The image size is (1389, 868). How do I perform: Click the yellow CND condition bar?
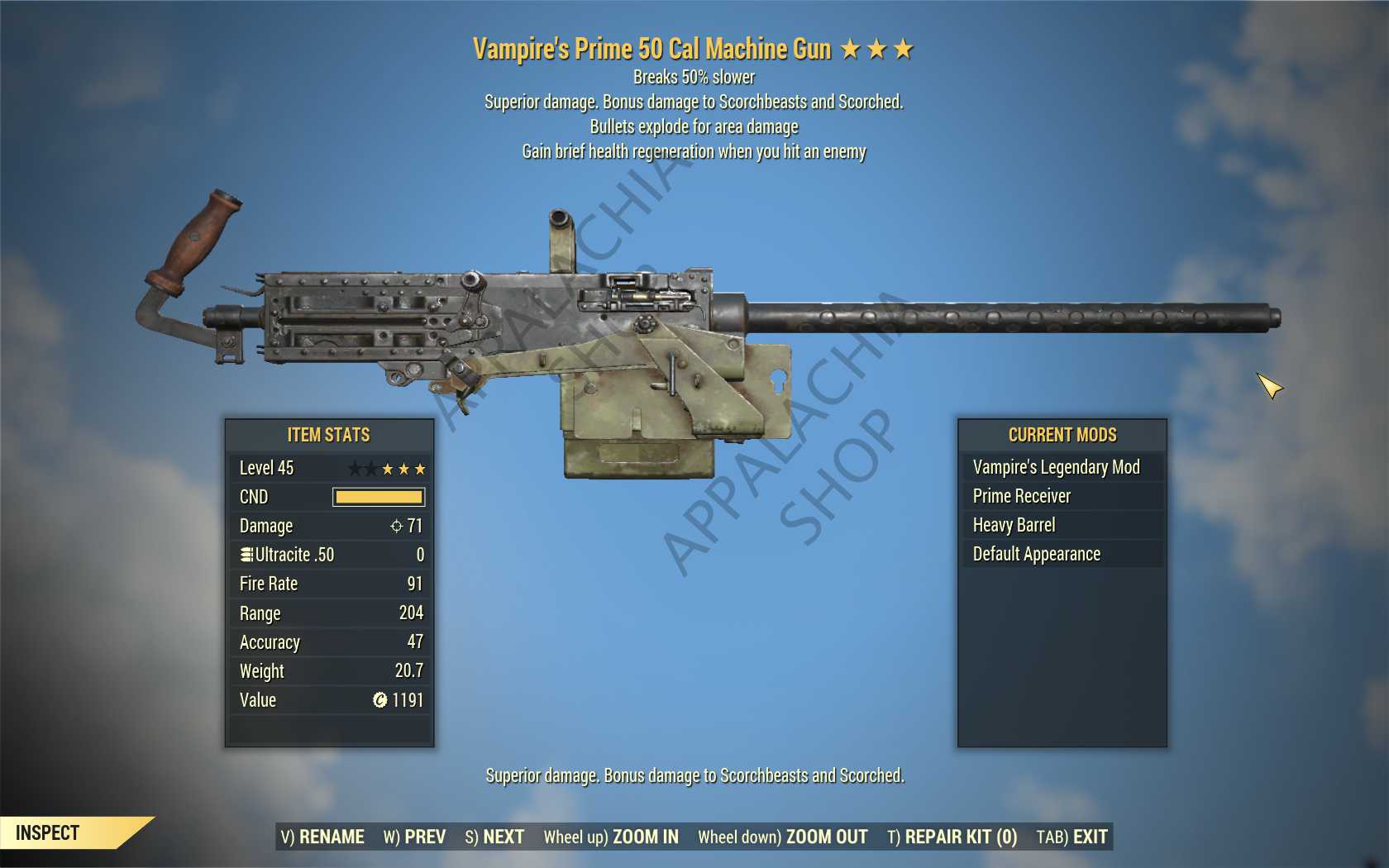(x=376, y=497)
